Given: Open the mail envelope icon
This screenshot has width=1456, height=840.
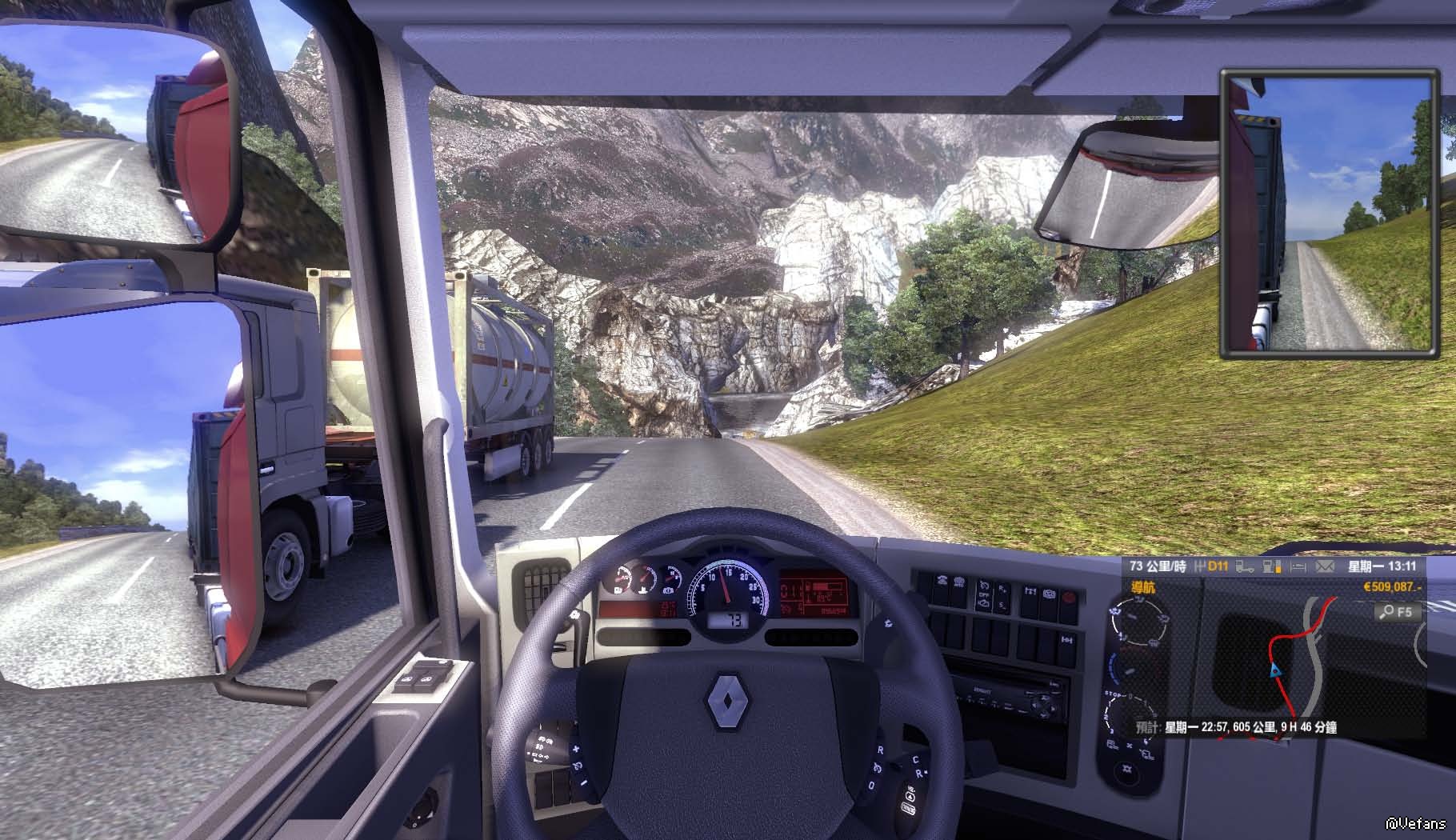Looking at the screenshot, I should [x=1324, y=567].
